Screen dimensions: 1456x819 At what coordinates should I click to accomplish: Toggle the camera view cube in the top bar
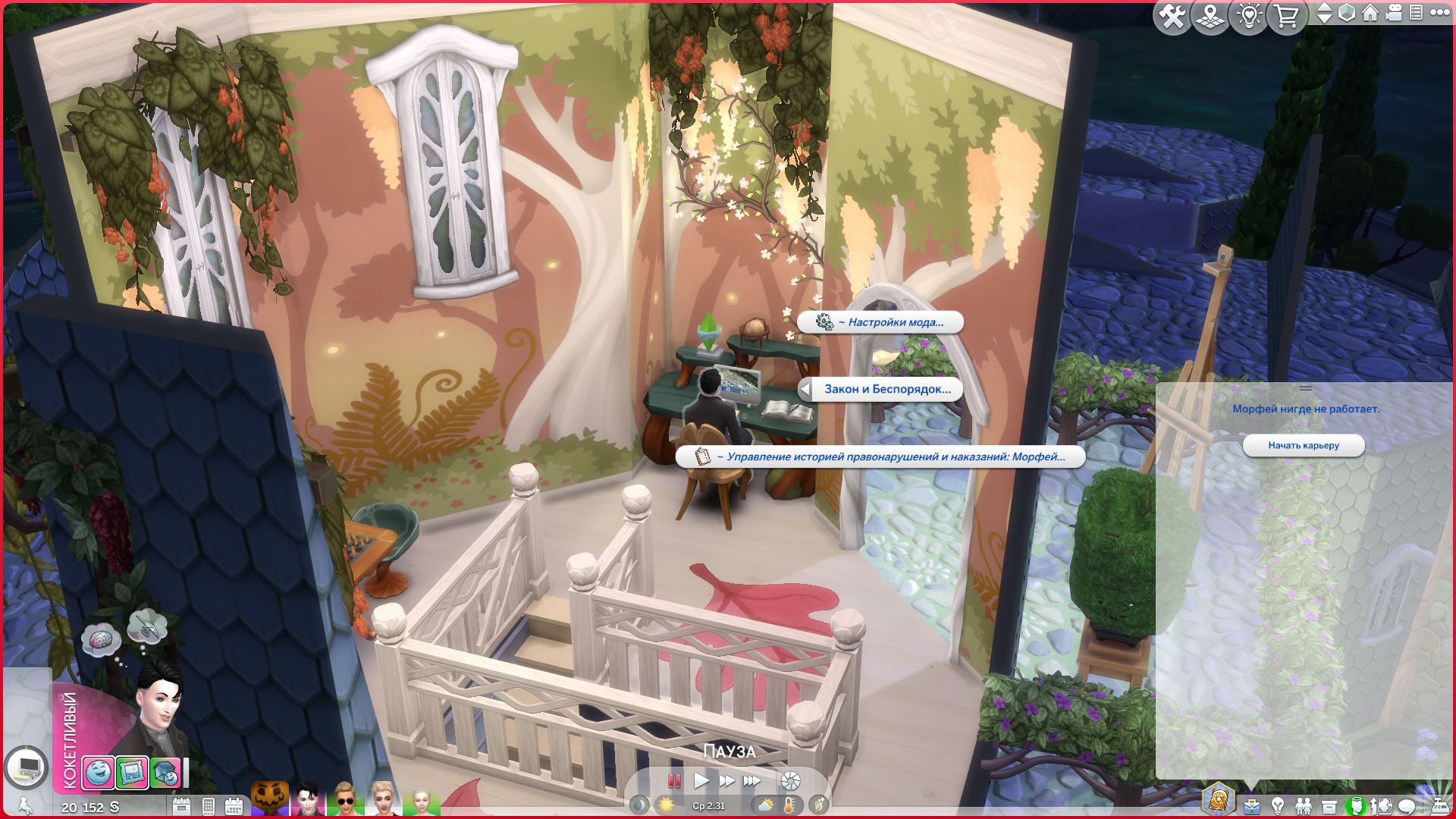pos(1345,14)
